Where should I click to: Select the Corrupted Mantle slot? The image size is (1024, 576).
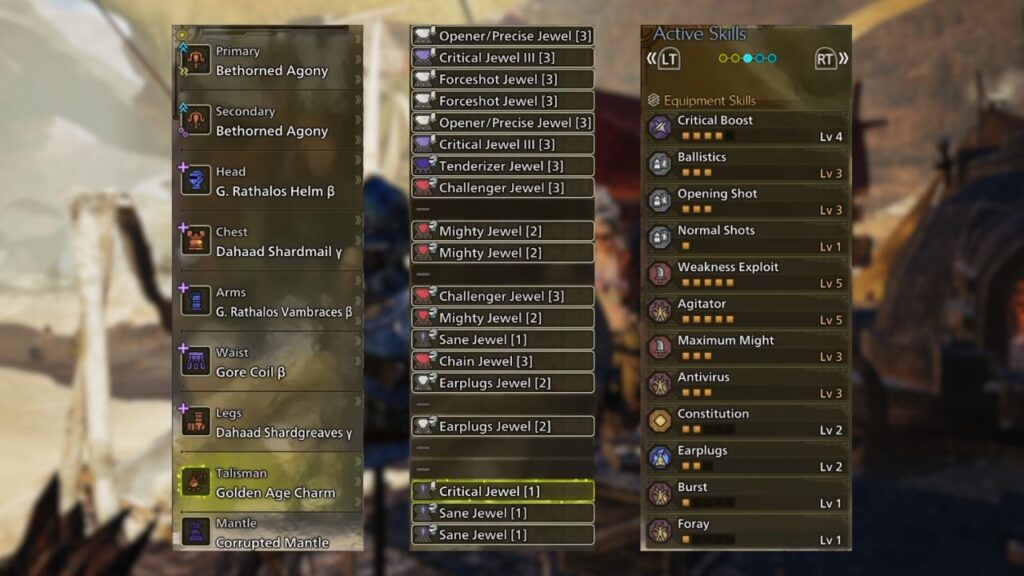268,533
